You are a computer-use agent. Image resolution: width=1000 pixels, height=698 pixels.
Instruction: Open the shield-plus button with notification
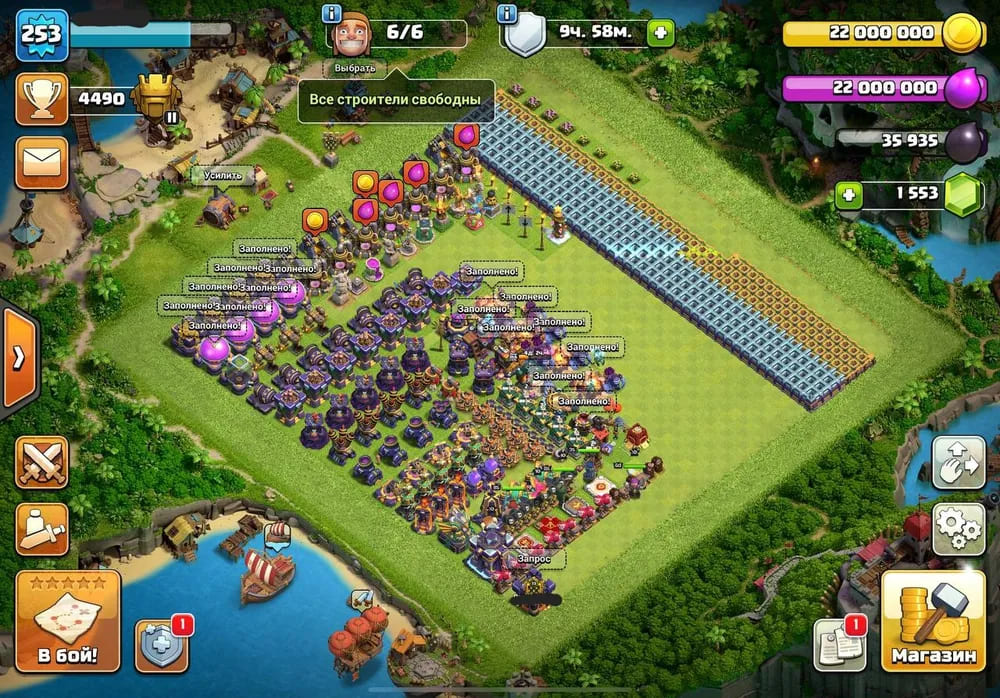coord(161,645)
